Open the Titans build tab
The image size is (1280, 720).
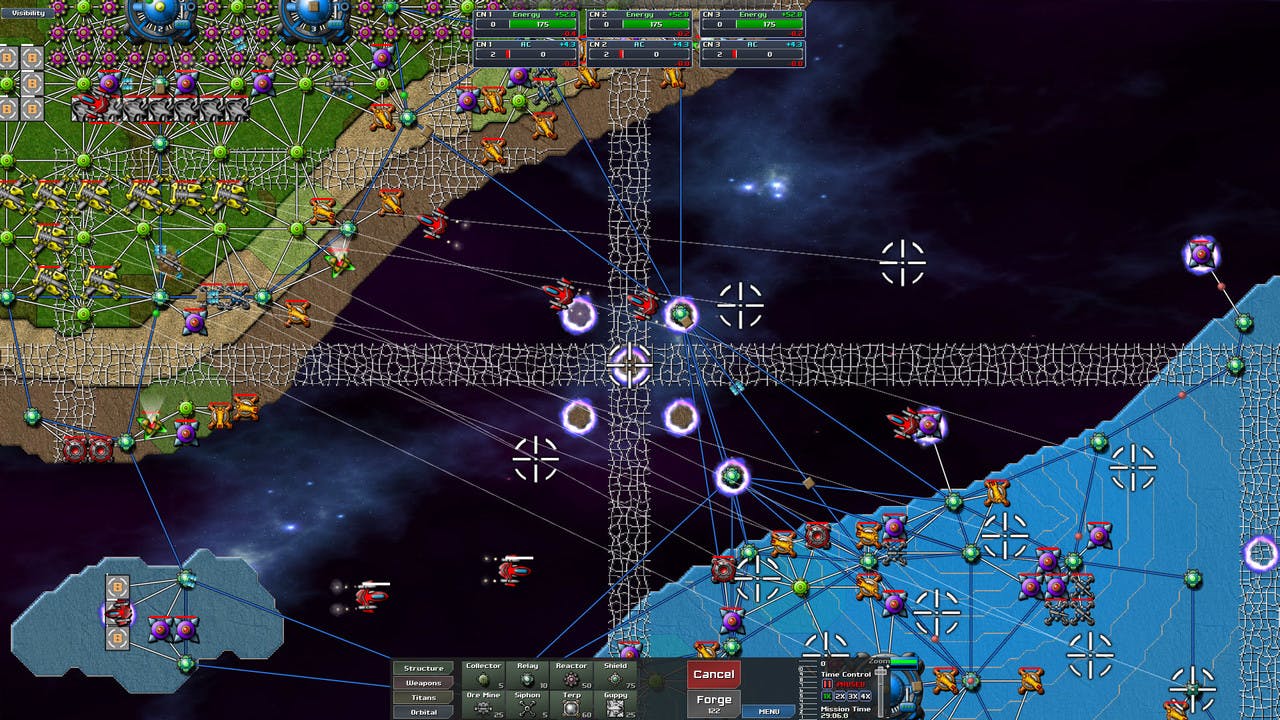(424, 696)
